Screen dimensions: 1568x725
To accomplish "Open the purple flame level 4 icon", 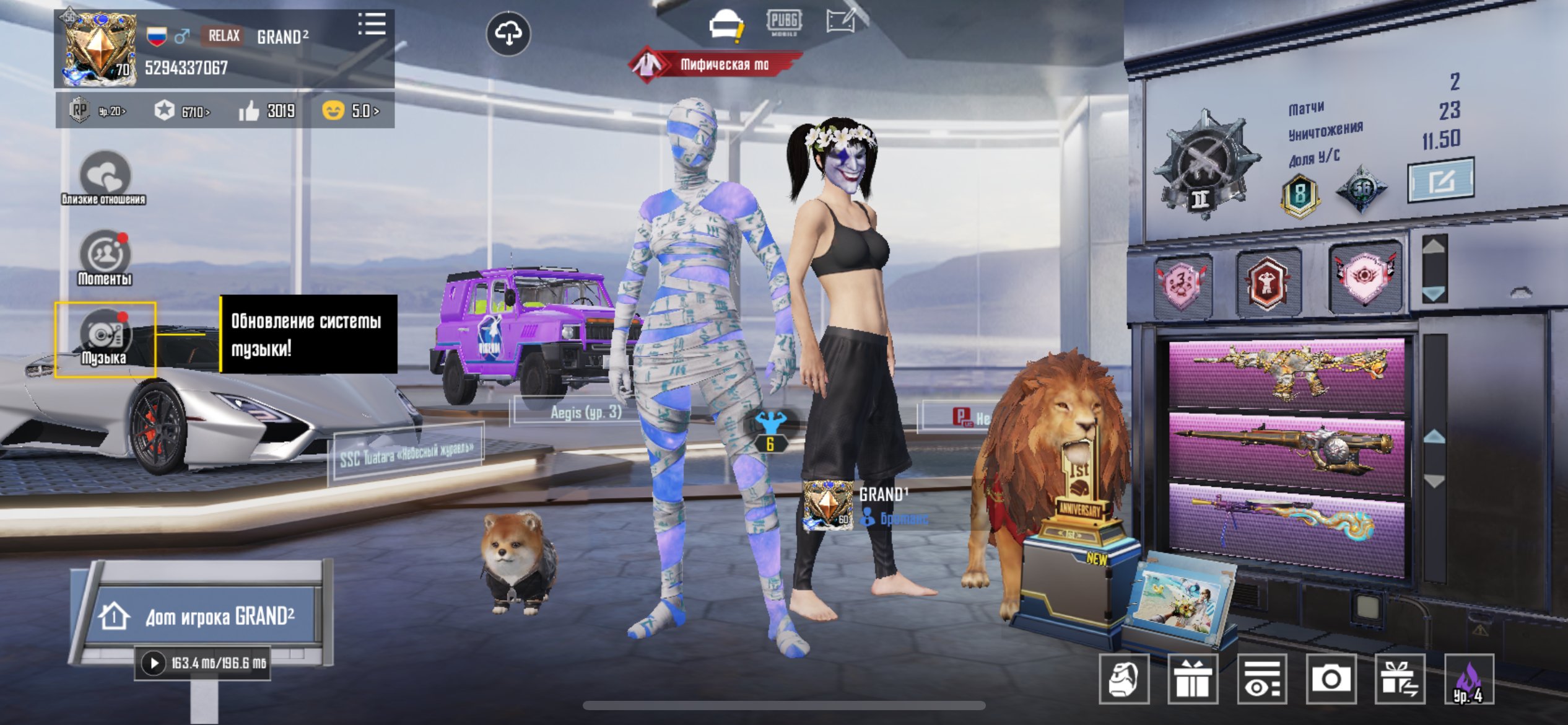I will 1469,679.
